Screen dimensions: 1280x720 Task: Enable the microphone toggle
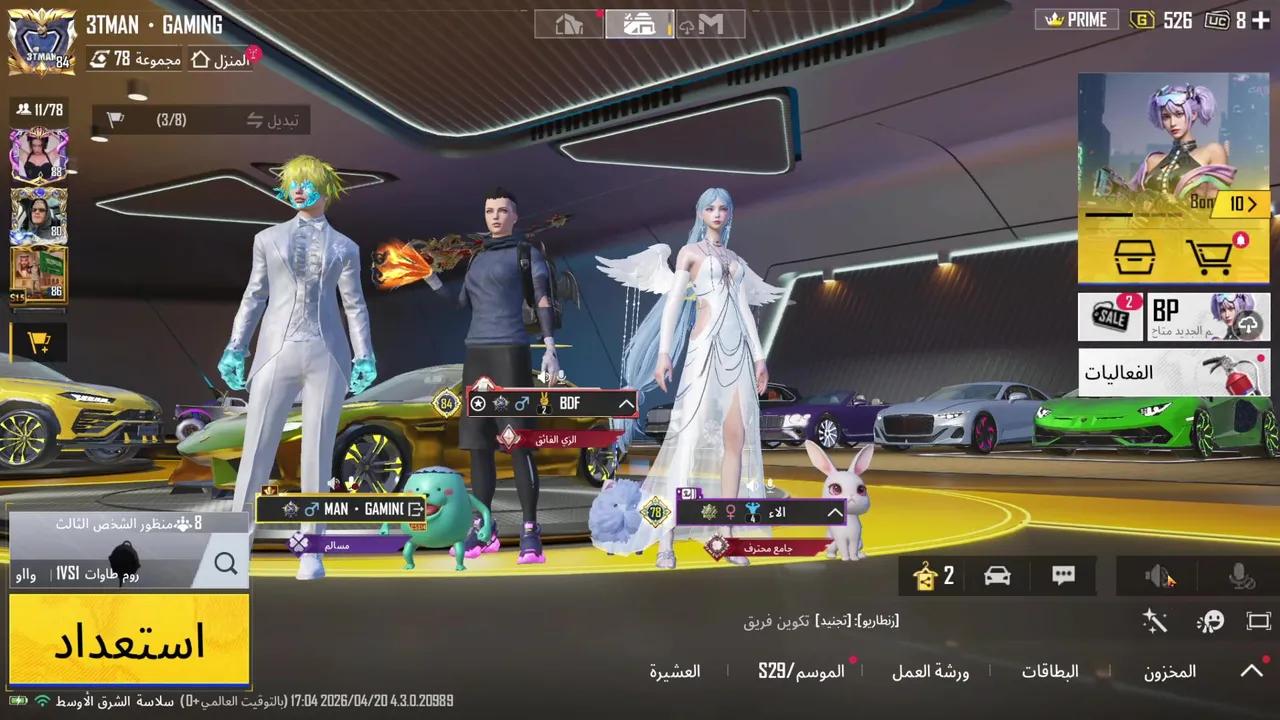point(1240,575)
